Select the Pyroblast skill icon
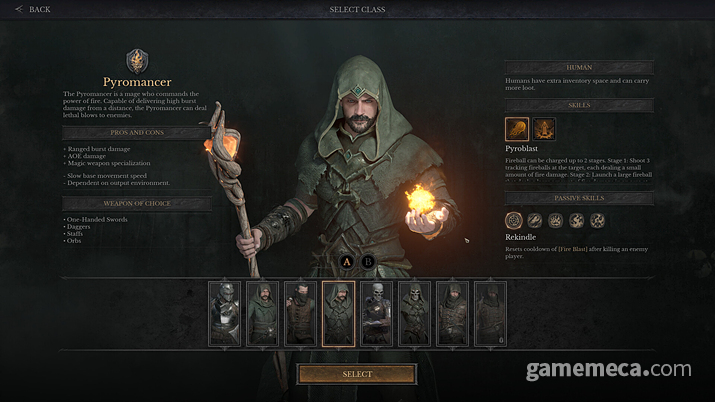715x402 pixels. tap(517, 129)
